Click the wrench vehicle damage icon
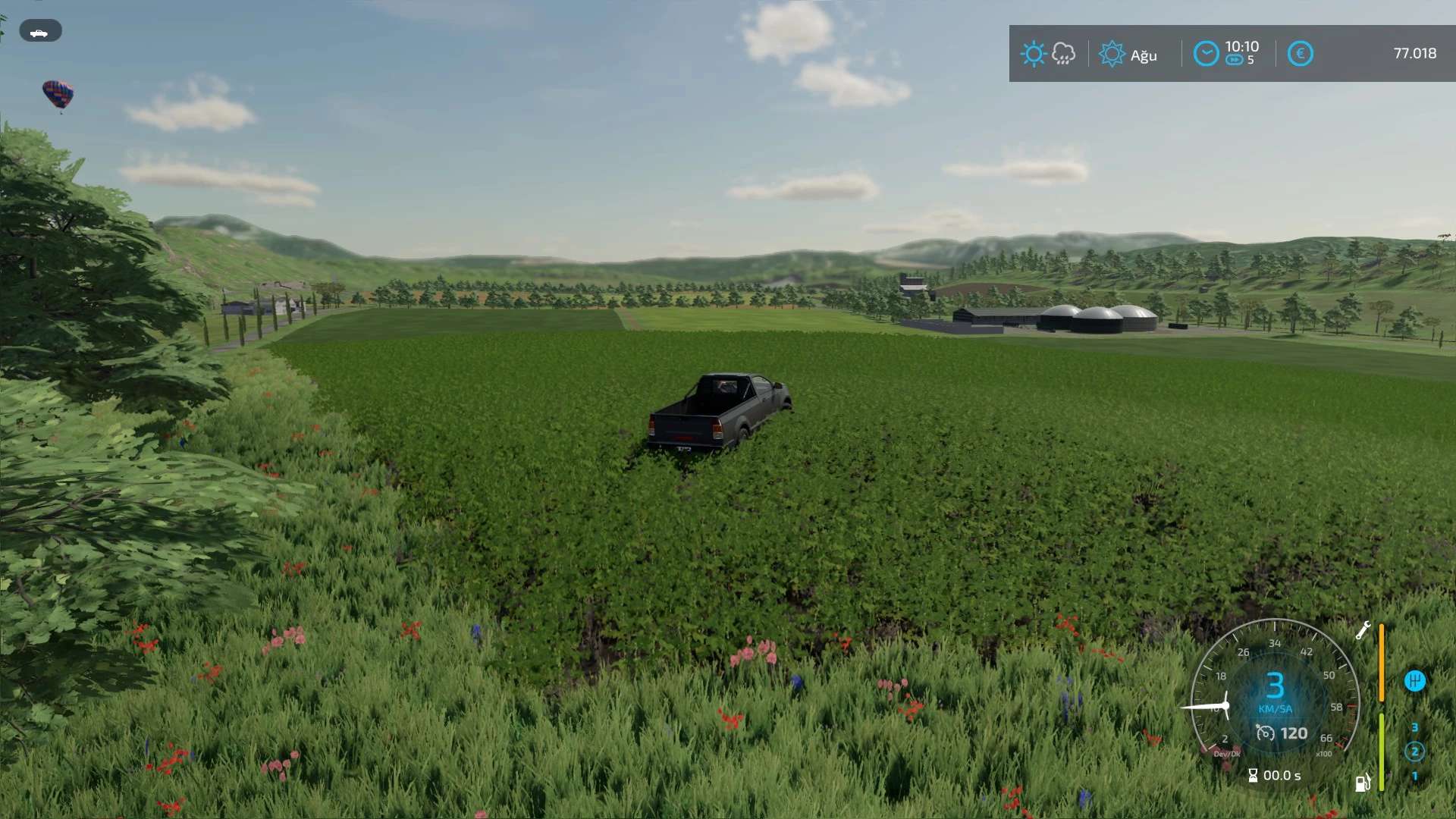This screenshot has height=819, width=1456. [1363, 630]
